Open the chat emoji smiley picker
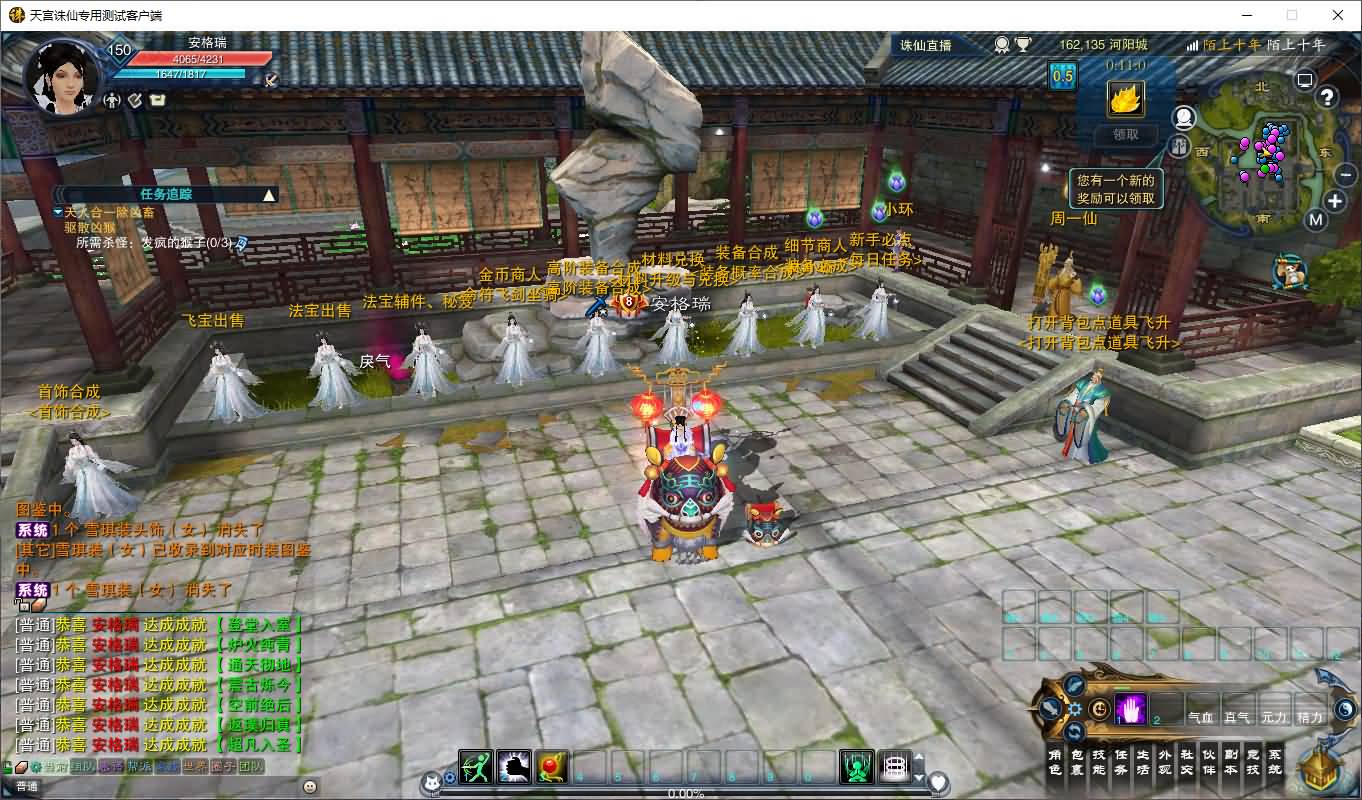This screenshot has width=1362, height=800. tap(310, 787)
